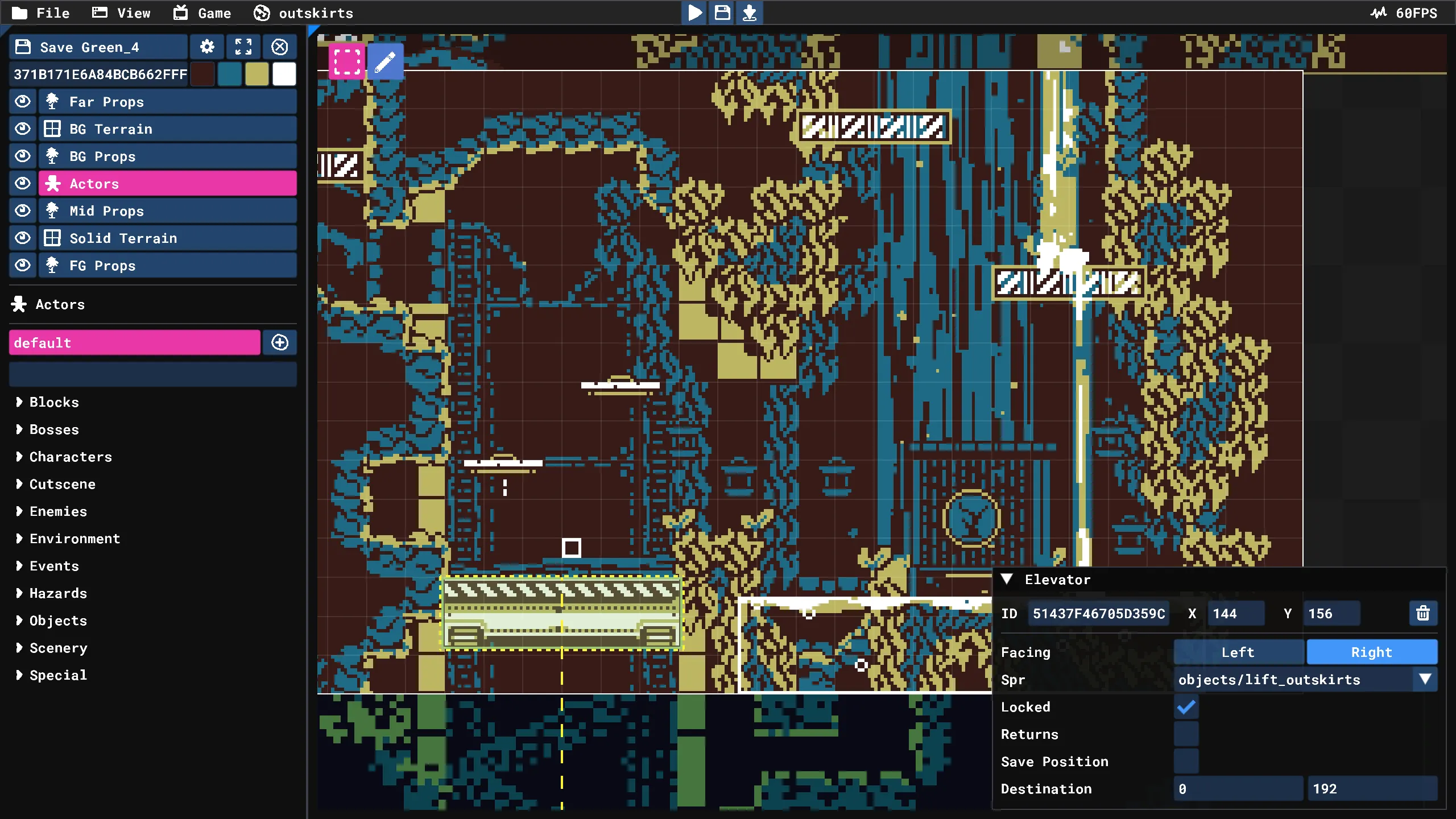Select the pencil drawing tool

tap(384, 60)
